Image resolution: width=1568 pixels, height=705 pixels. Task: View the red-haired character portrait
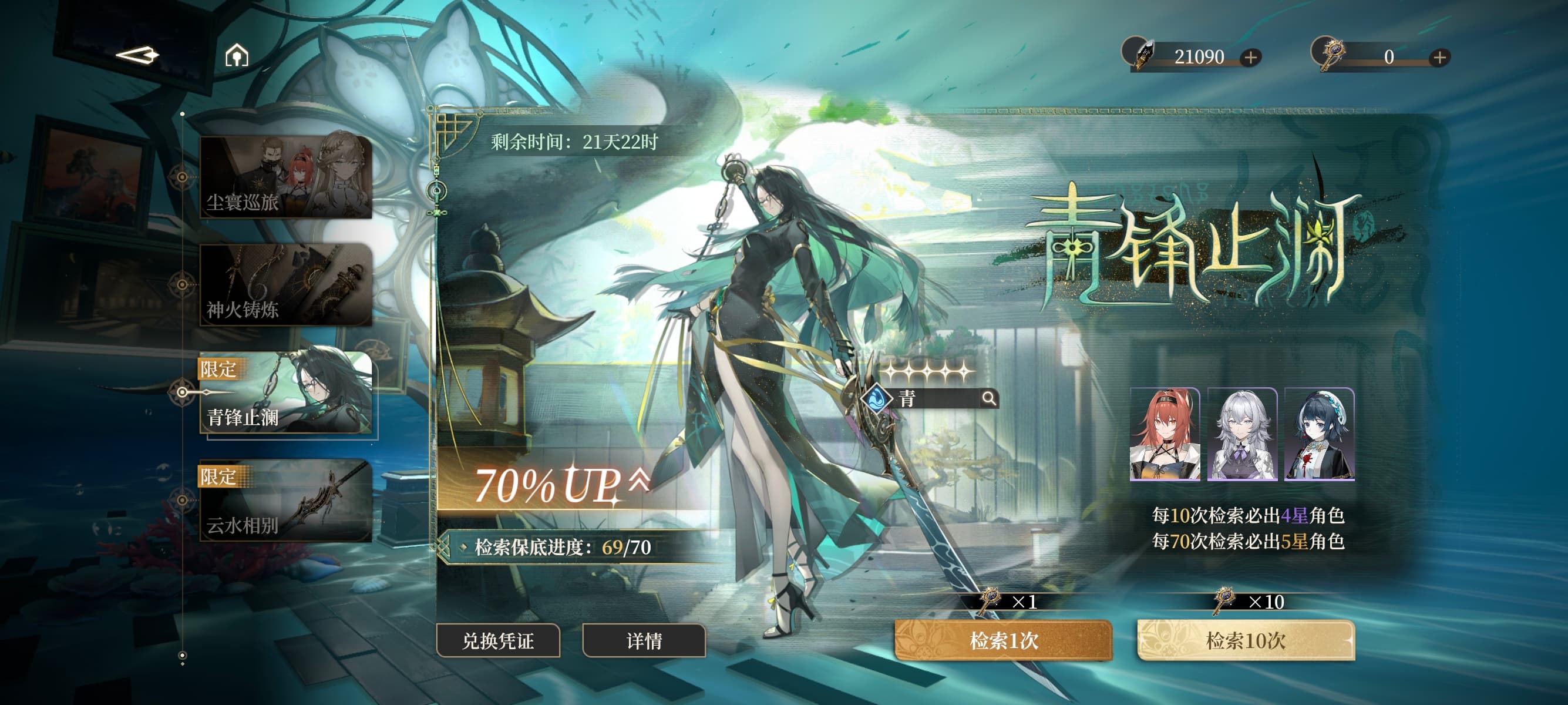click(x=1165, y=435)
